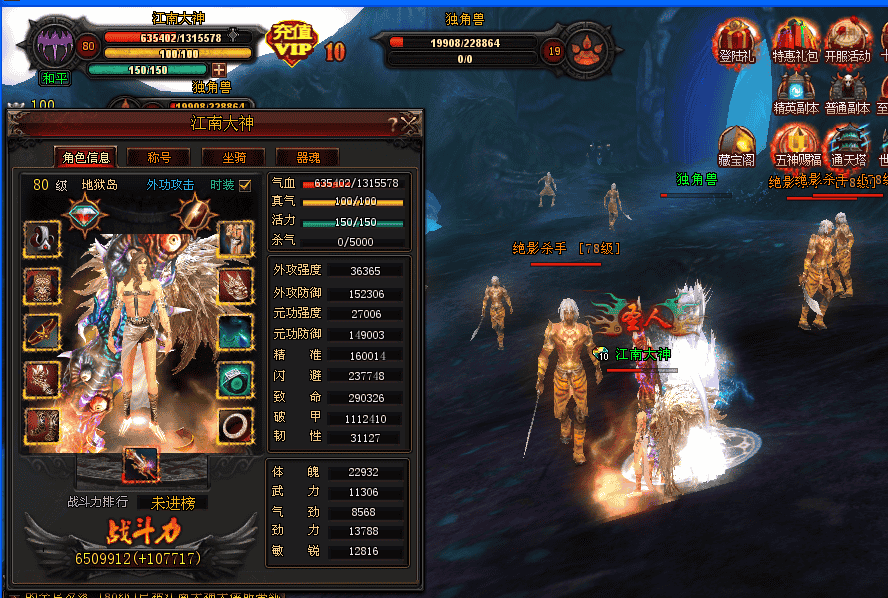
Task: Open the 藏宝阁 treasure pavilion
Action: point(736,146)
